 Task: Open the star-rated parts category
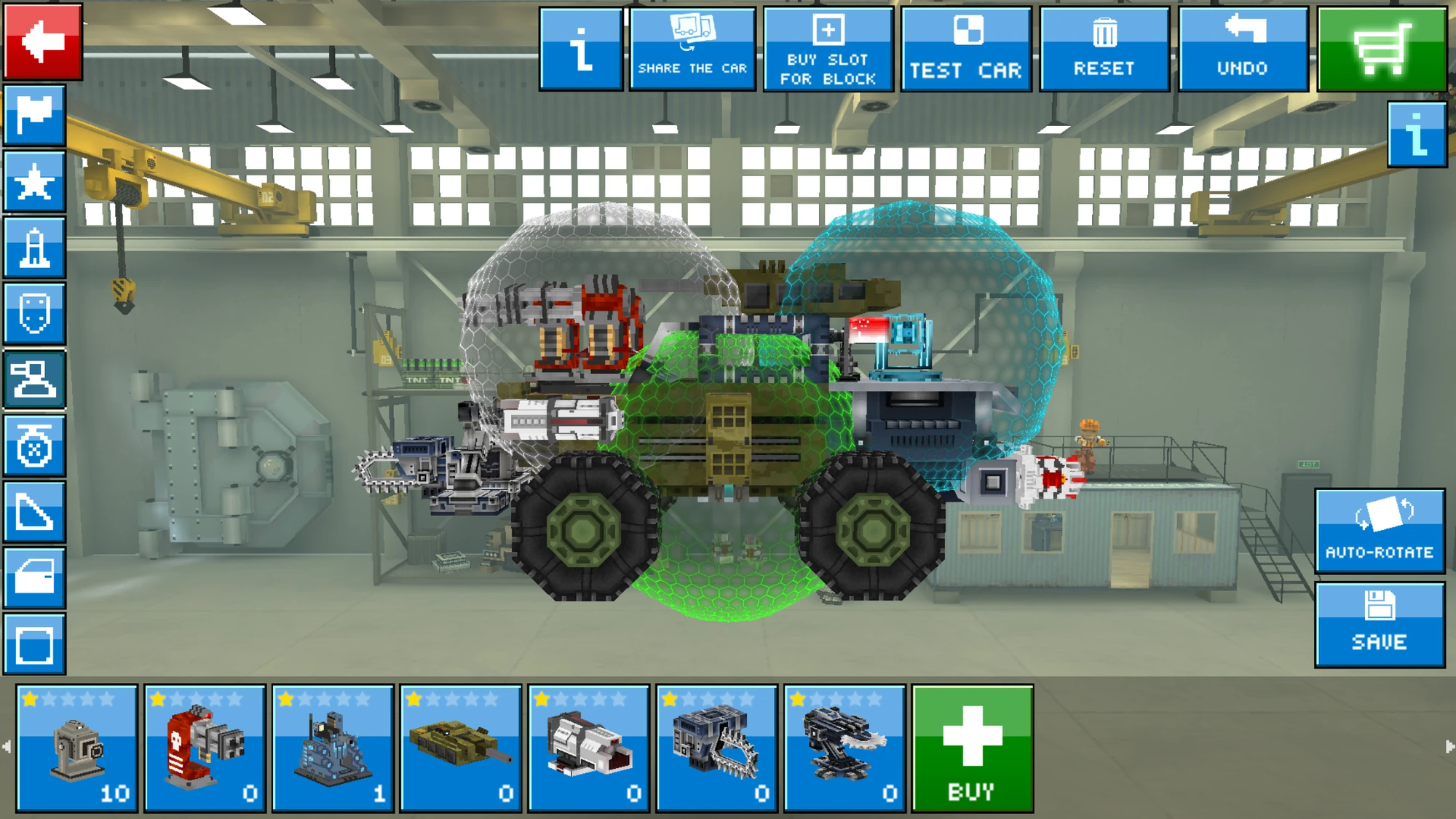[34, 183]
